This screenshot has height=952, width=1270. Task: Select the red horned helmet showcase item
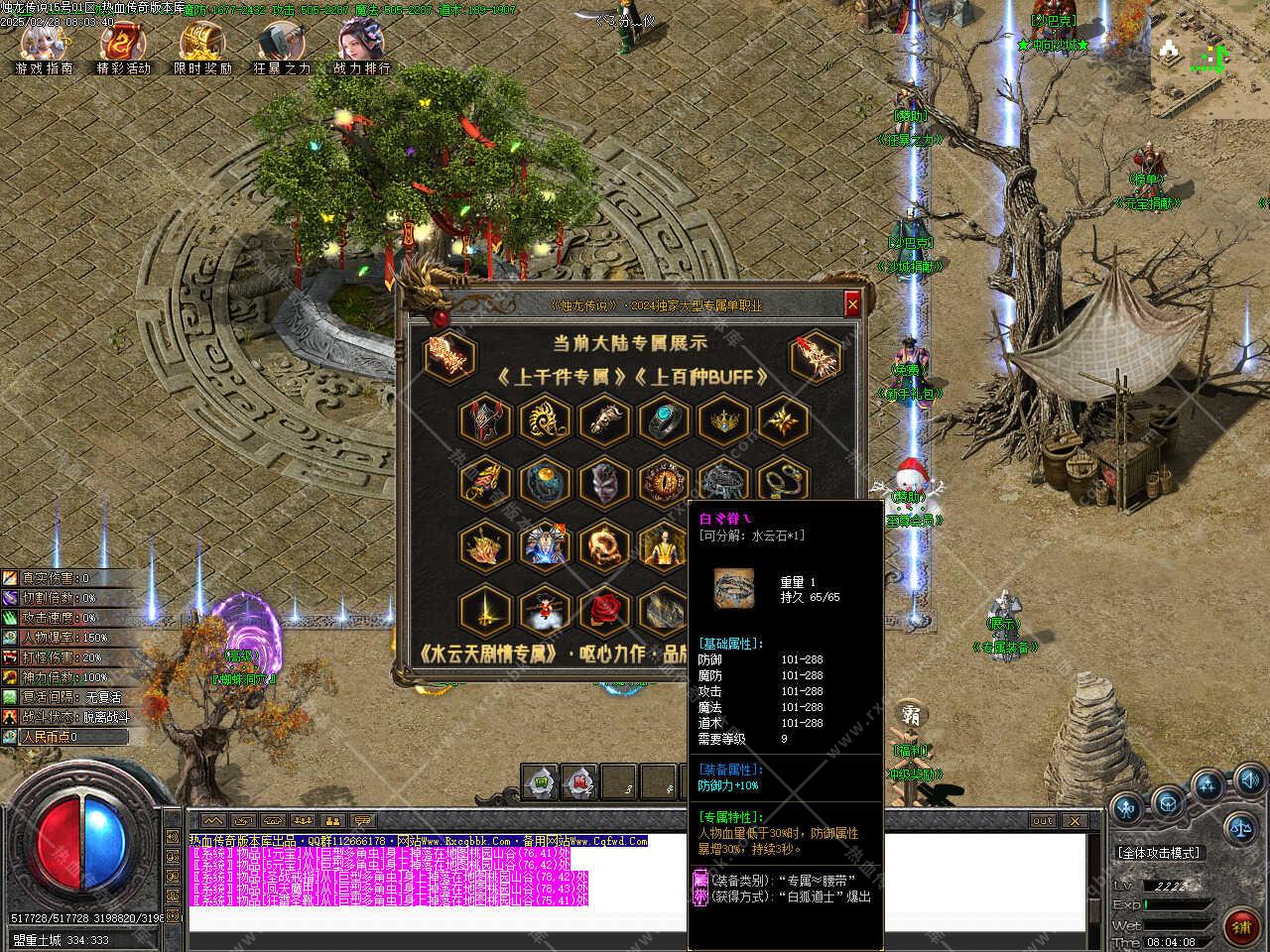coord(485,420)
